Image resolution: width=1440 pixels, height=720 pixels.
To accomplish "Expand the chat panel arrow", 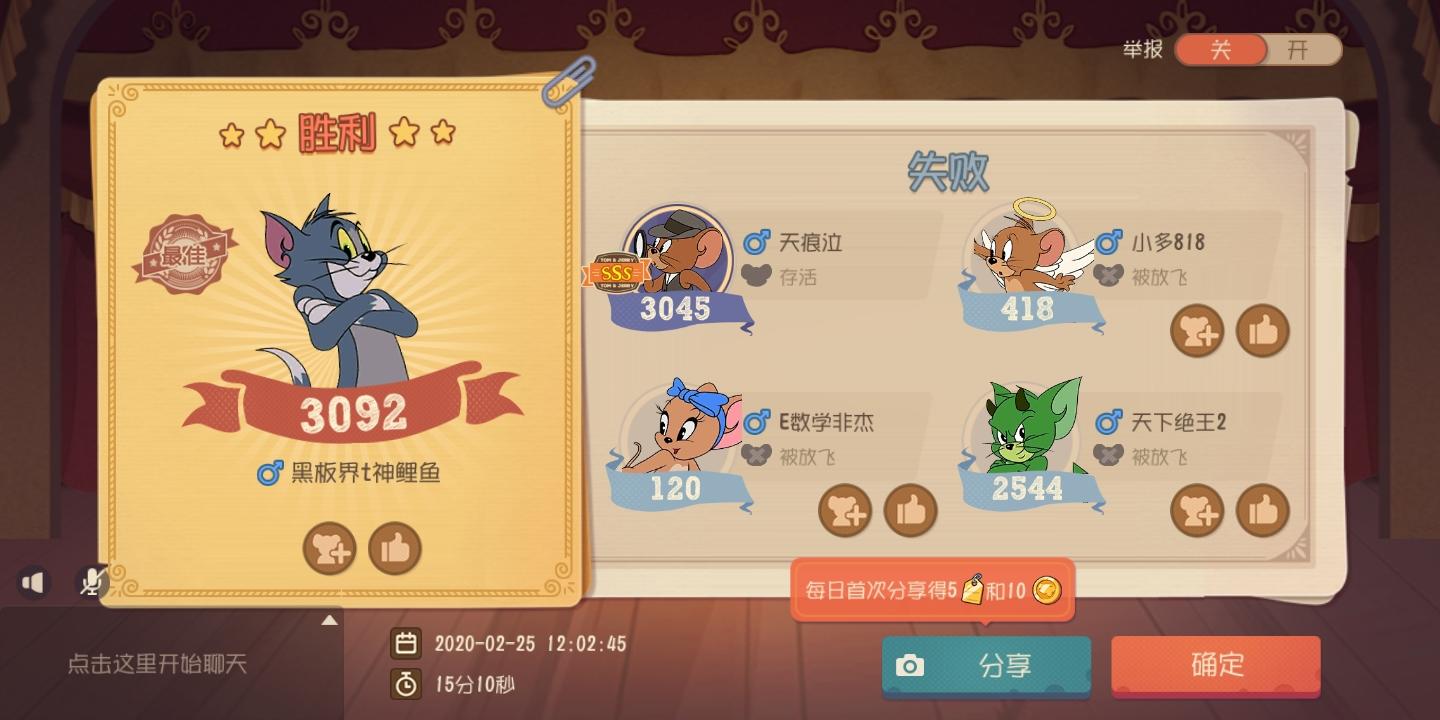I will 330,620.
